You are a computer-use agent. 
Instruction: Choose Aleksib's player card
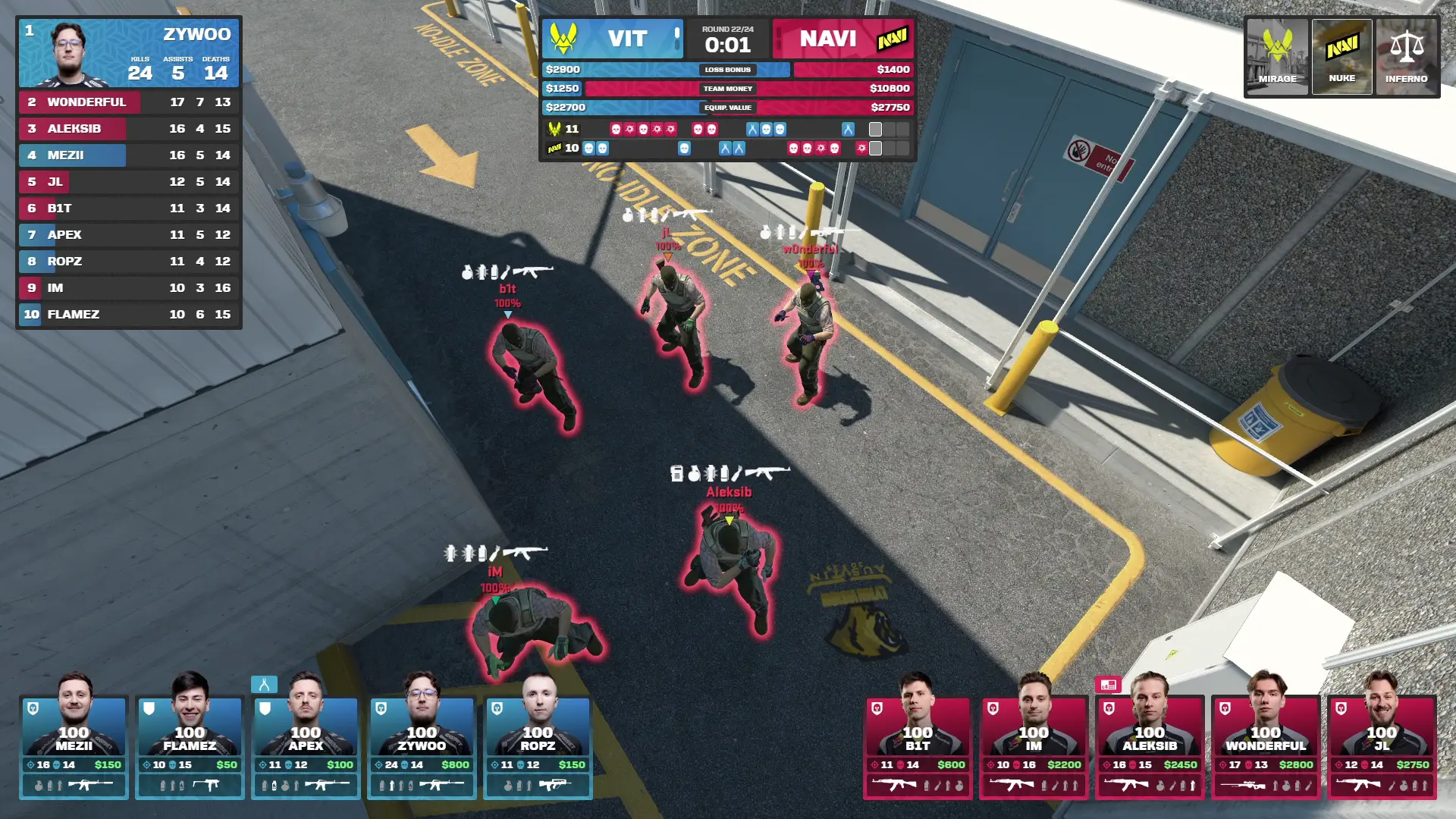tap(1150, 747)
